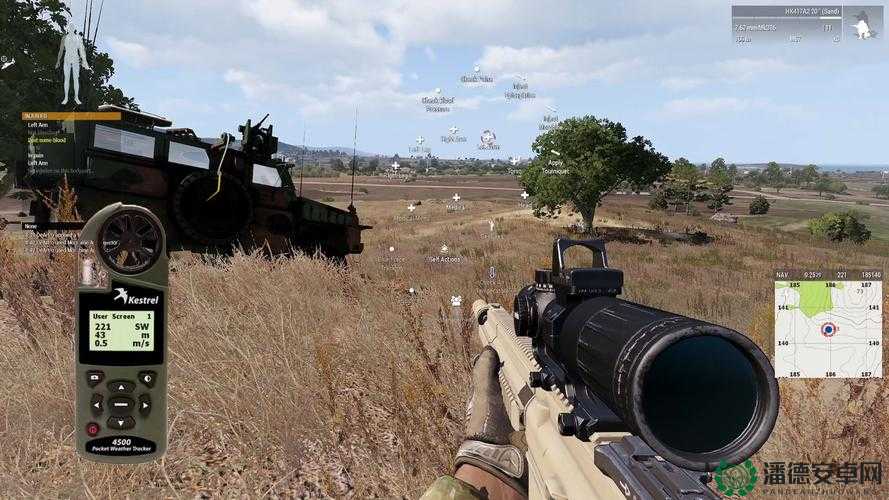This screenshot has height=500, width=889.
Task: Click the Kestrel red power button
Action: [x=93, y=429]
